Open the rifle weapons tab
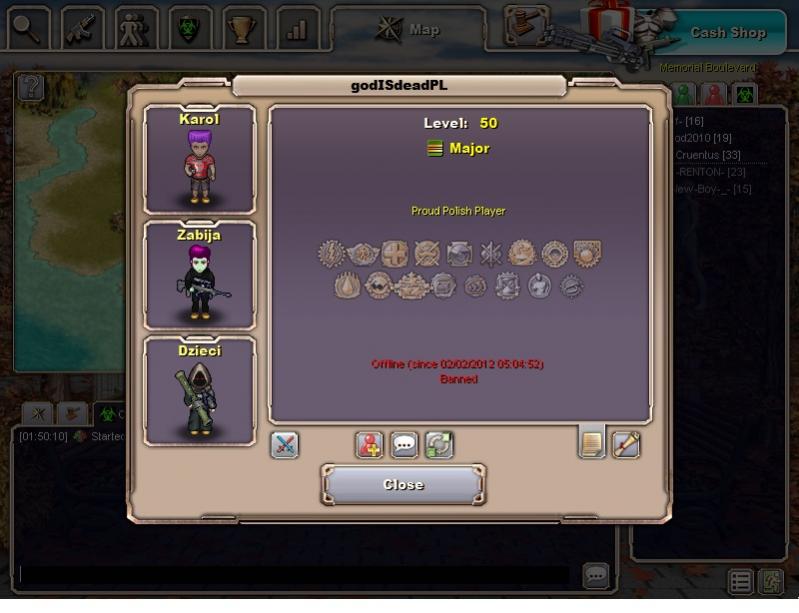799x613 pixels. coord(83,29)
